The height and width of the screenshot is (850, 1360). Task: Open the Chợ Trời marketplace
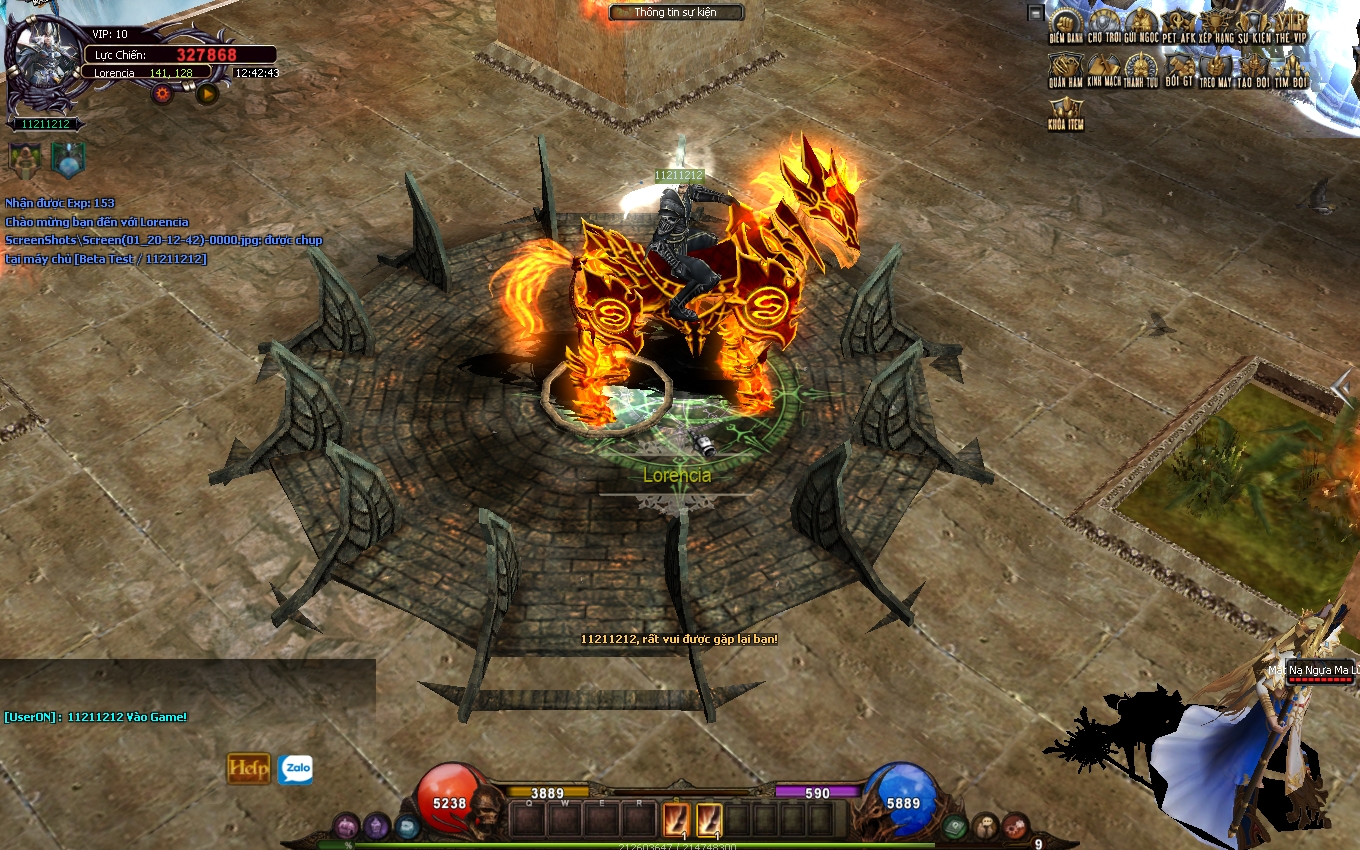click(x=1103, y=23)
